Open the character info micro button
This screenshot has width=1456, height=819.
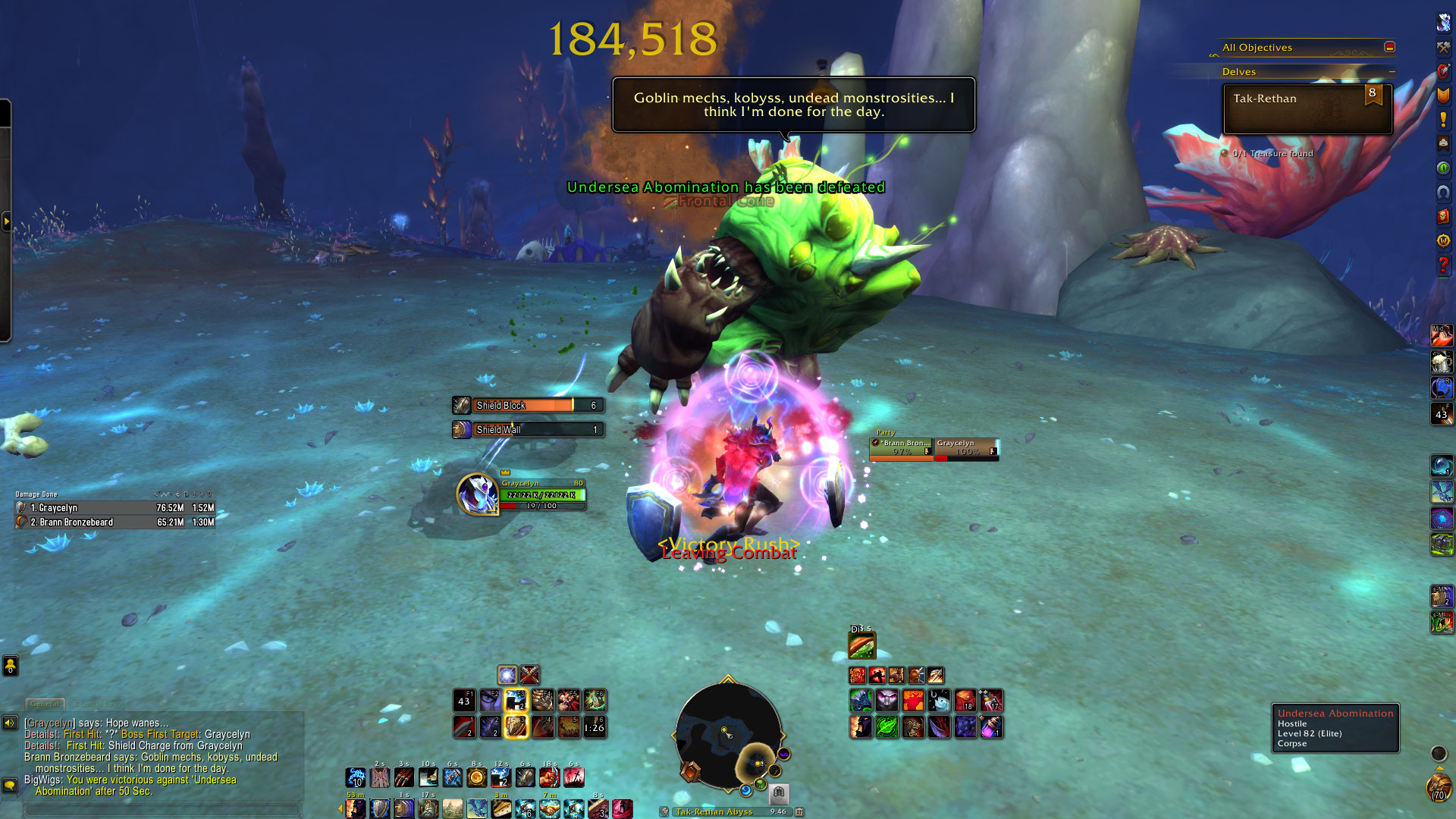click(x=1443, y=22)
